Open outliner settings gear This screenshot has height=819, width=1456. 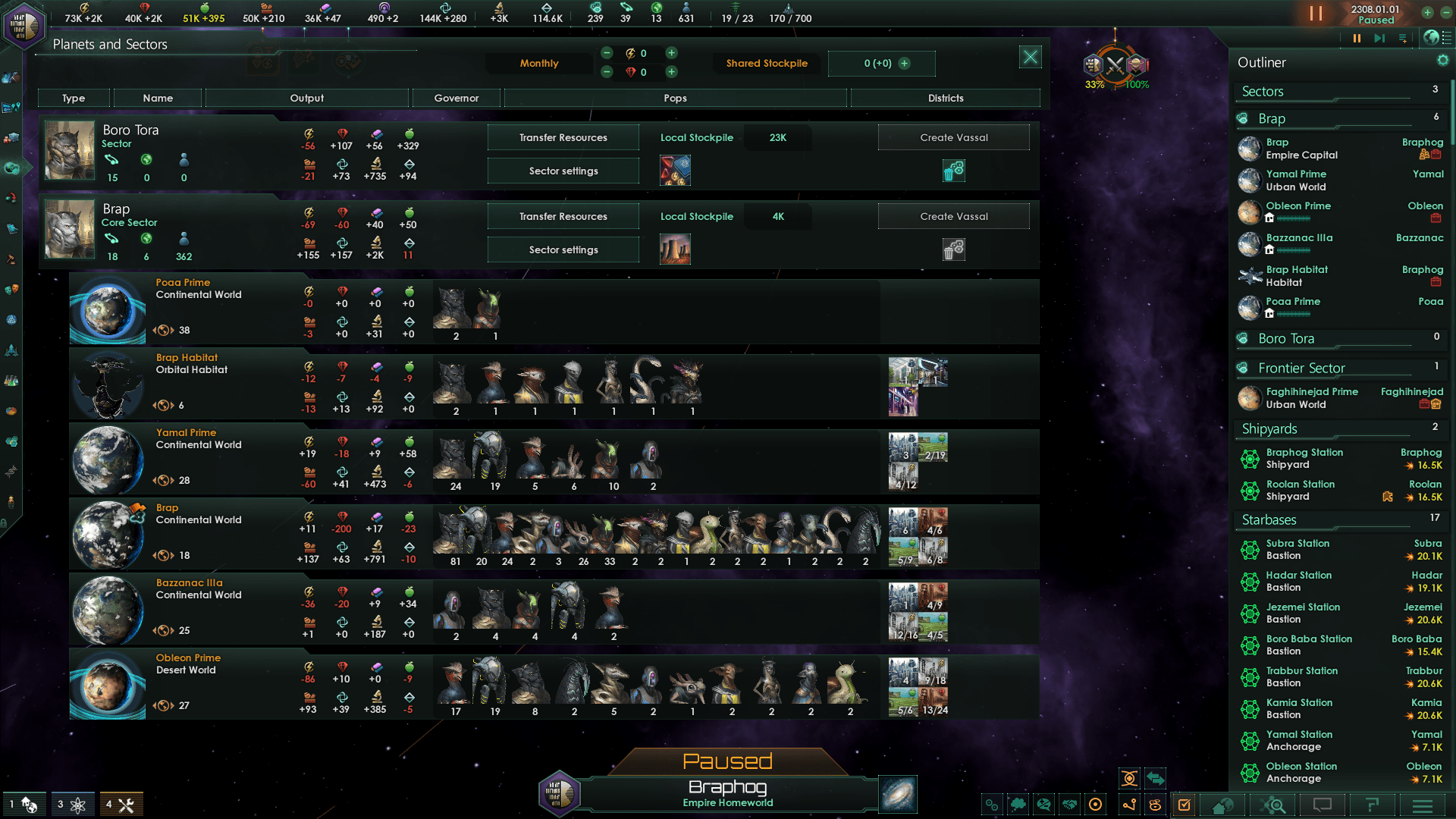pyautogui.click(x=1442, y=61)
